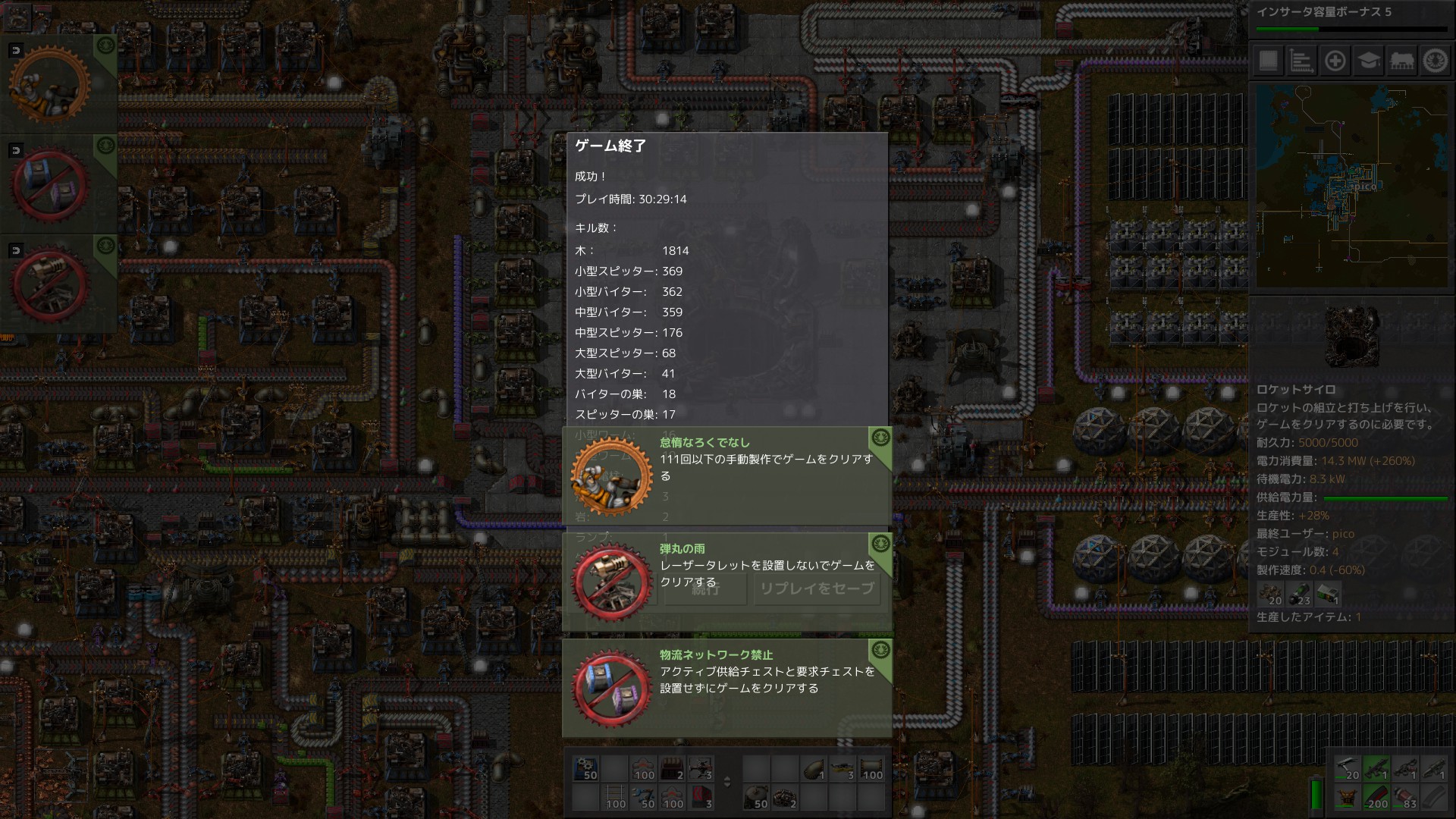Viewport: 1456px width, 819px height.
Task: Open the blueprint library
Action: tap(1267, 61)
